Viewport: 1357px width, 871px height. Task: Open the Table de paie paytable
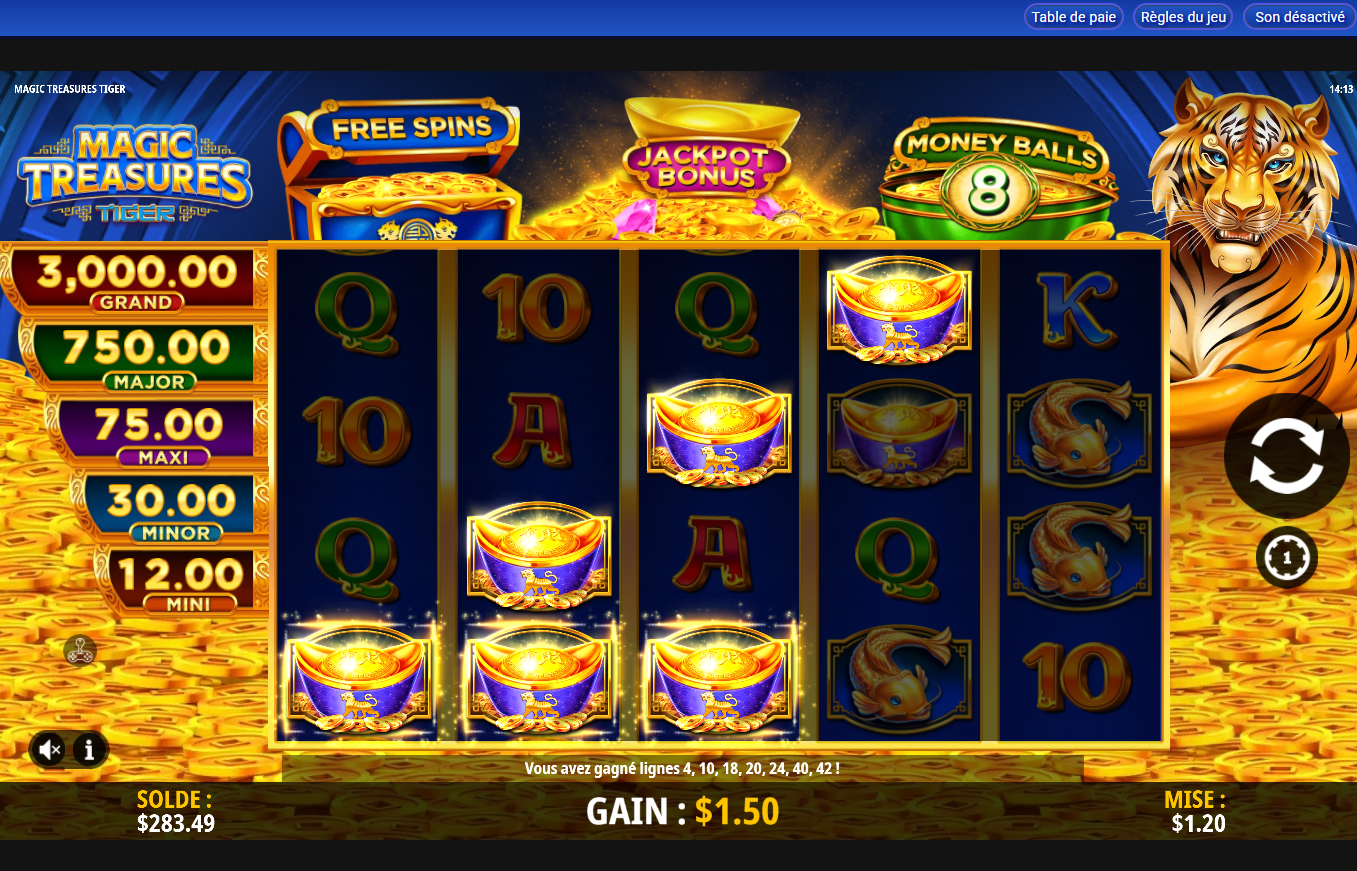pos(1073,17)
